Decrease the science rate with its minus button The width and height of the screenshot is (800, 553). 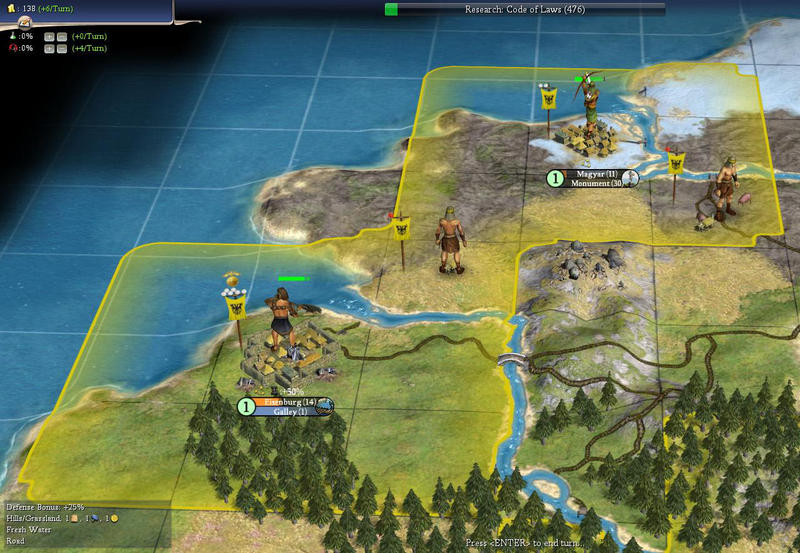[x=62, y=36]
